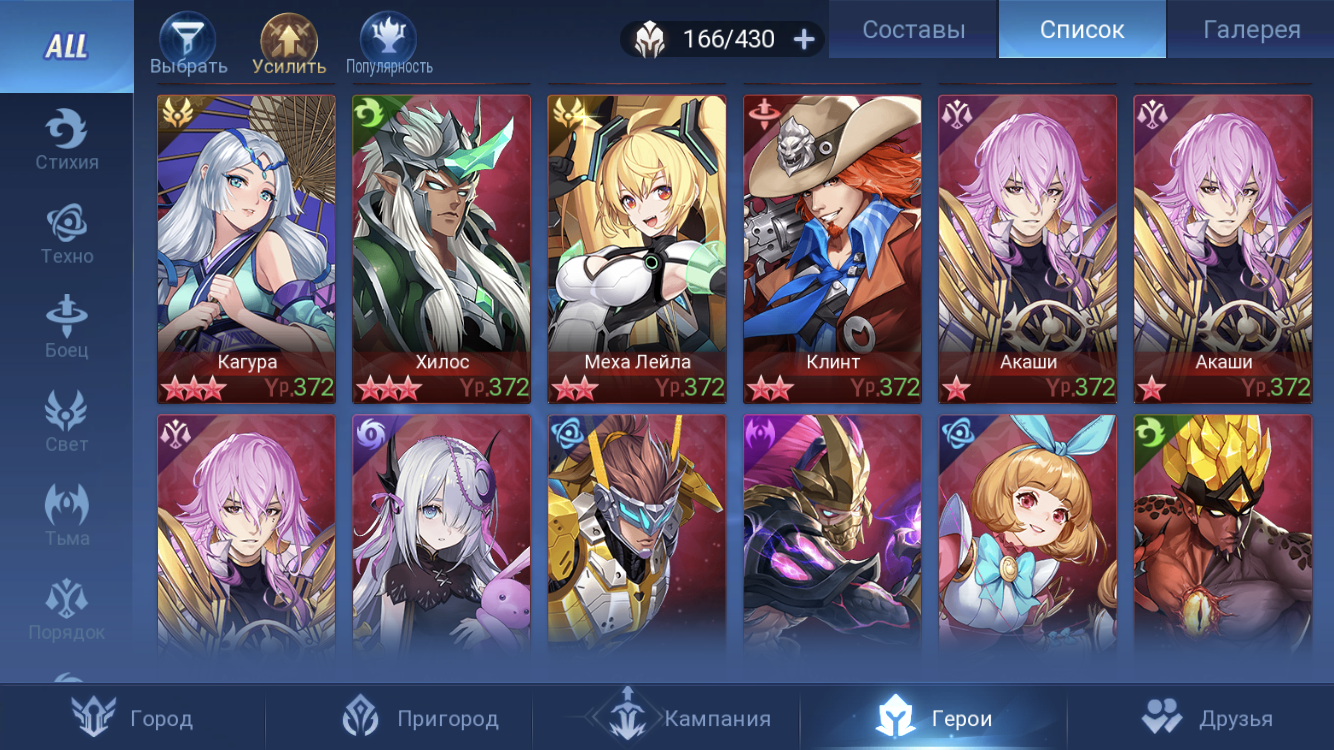Show only Боец faction heroes
Screen dimensions: 1334x750
(67, 328)
